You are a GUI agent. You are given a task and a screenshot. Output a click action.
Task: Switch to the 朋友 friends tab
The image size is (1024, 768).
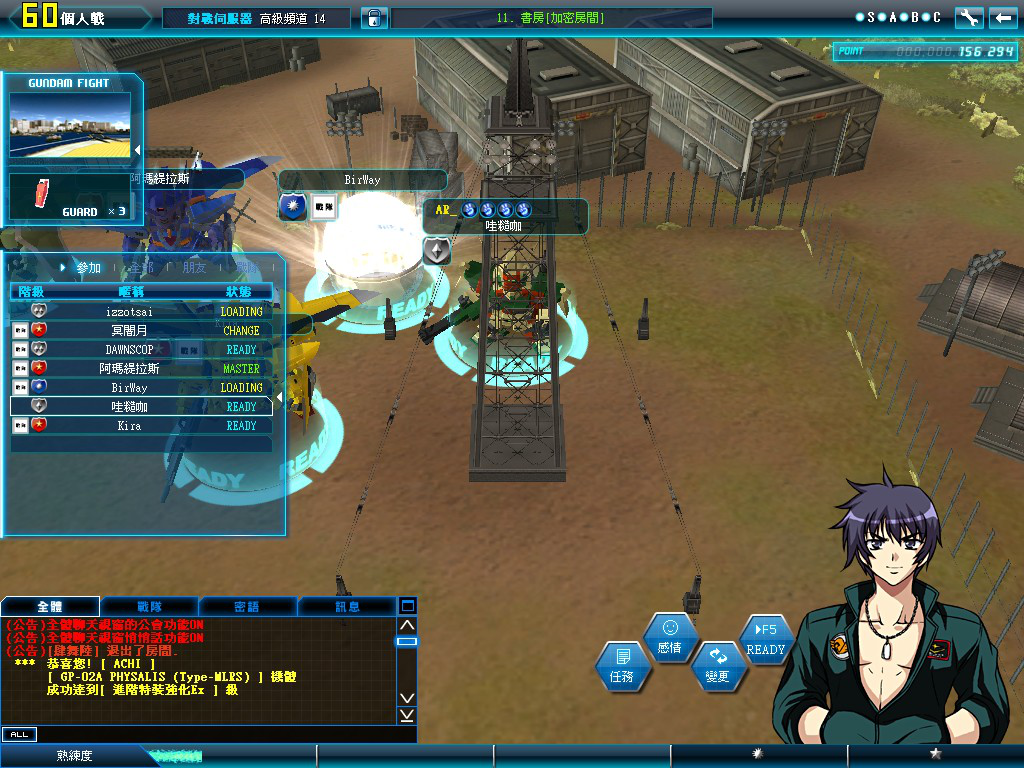(x=195, y=268)
